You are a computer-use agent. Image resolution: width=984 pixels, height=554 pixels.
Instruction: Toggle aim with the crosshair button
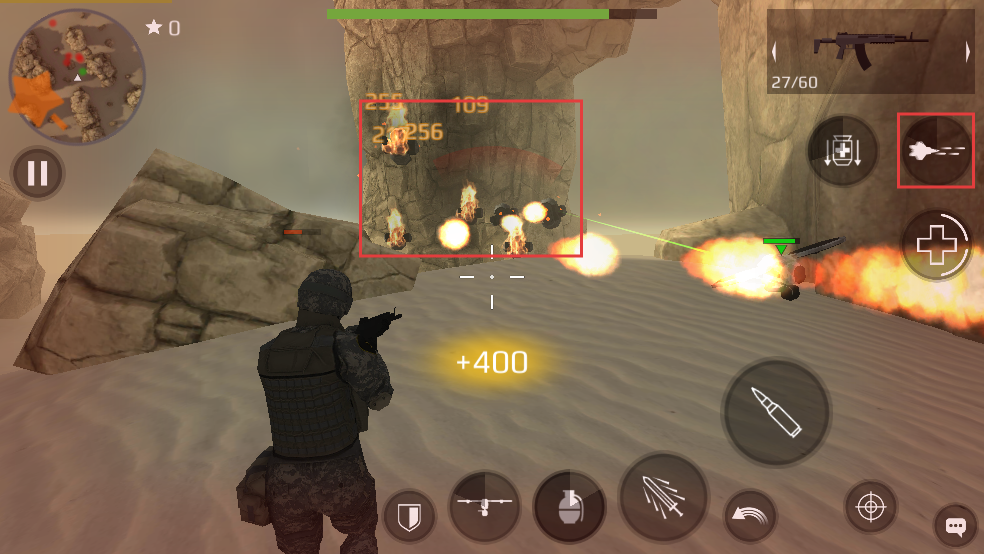[870, 508]
